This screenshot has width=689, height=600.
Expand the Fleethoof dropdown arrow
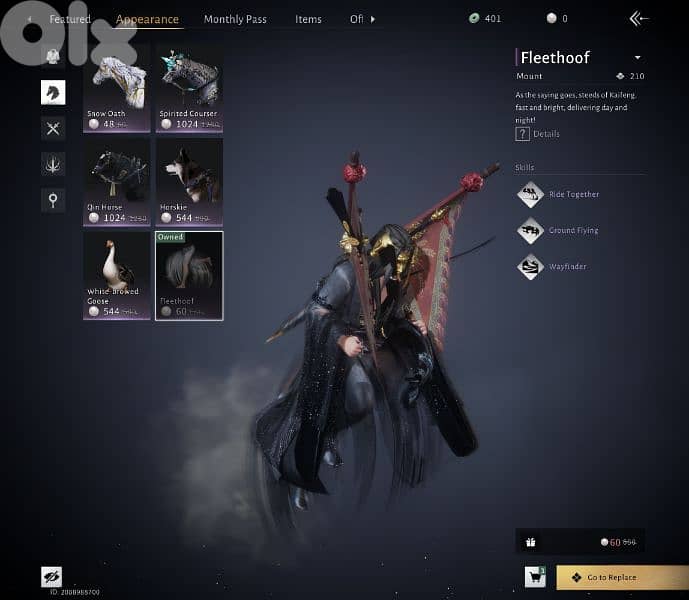pos(638,58)
